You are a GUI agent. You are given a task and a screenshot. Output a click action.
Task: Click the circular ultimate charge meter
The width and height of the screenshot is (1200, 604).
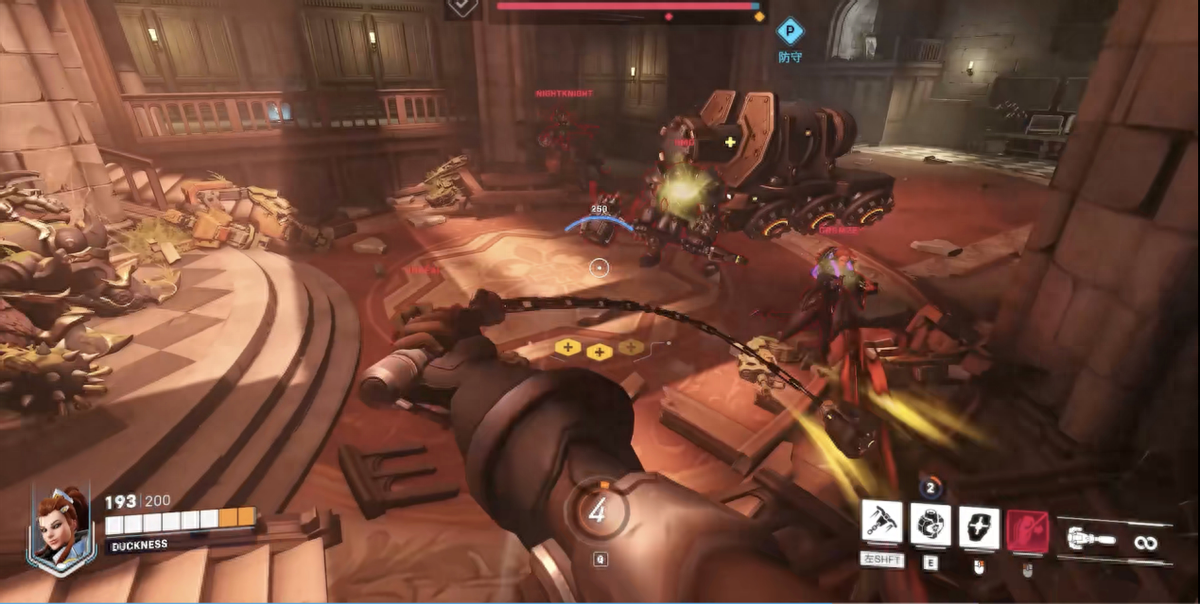(597, 513)
